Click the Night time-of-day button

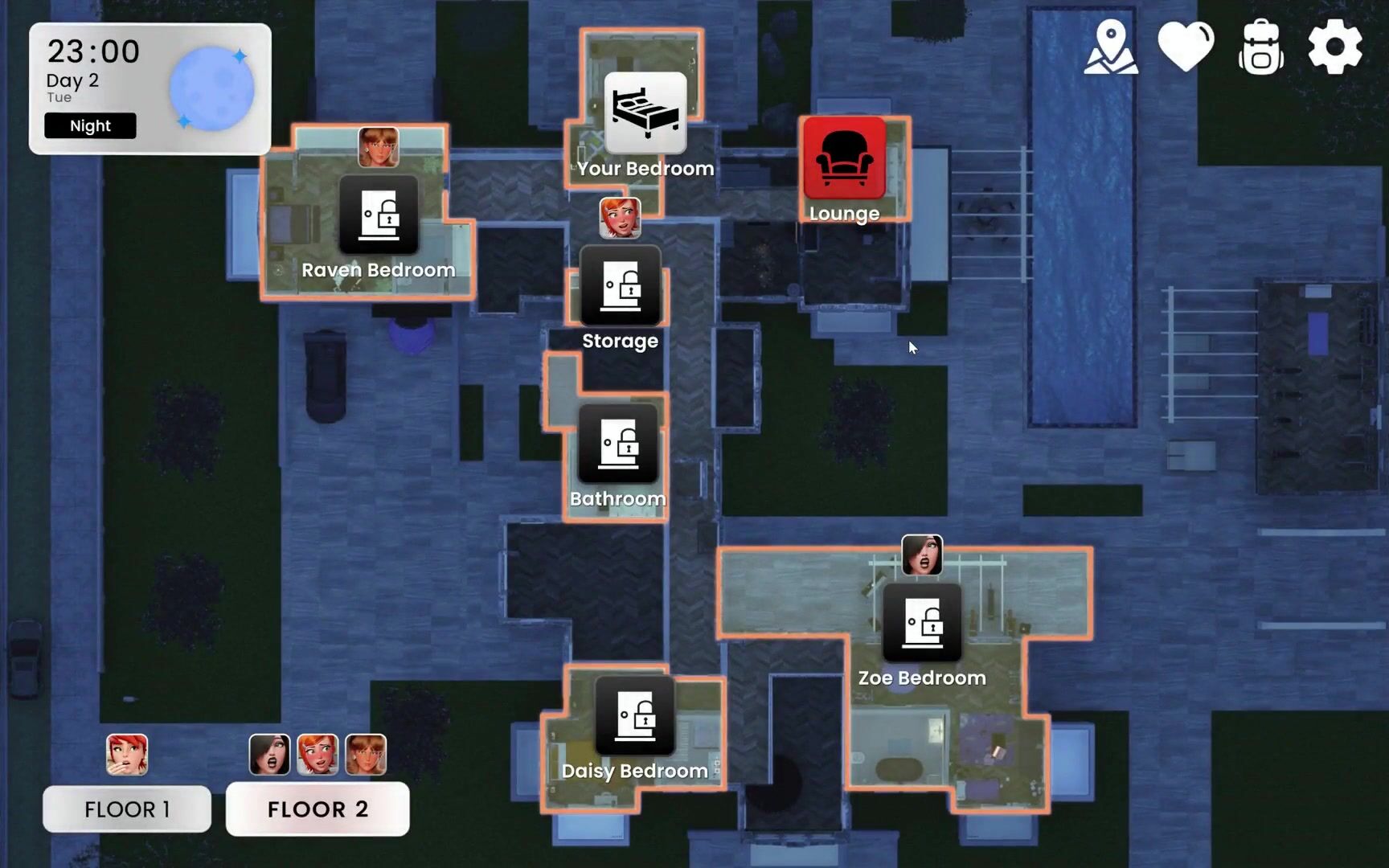point(90,126)
